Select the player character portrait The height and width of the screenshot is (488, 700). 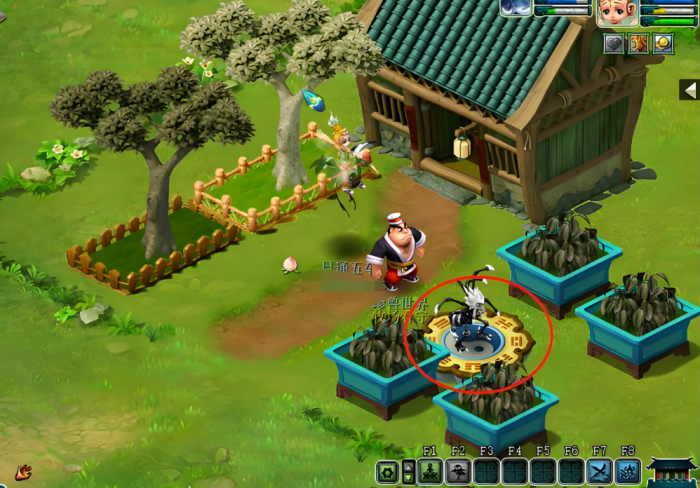pyautogui.click(x=617, y=12)
